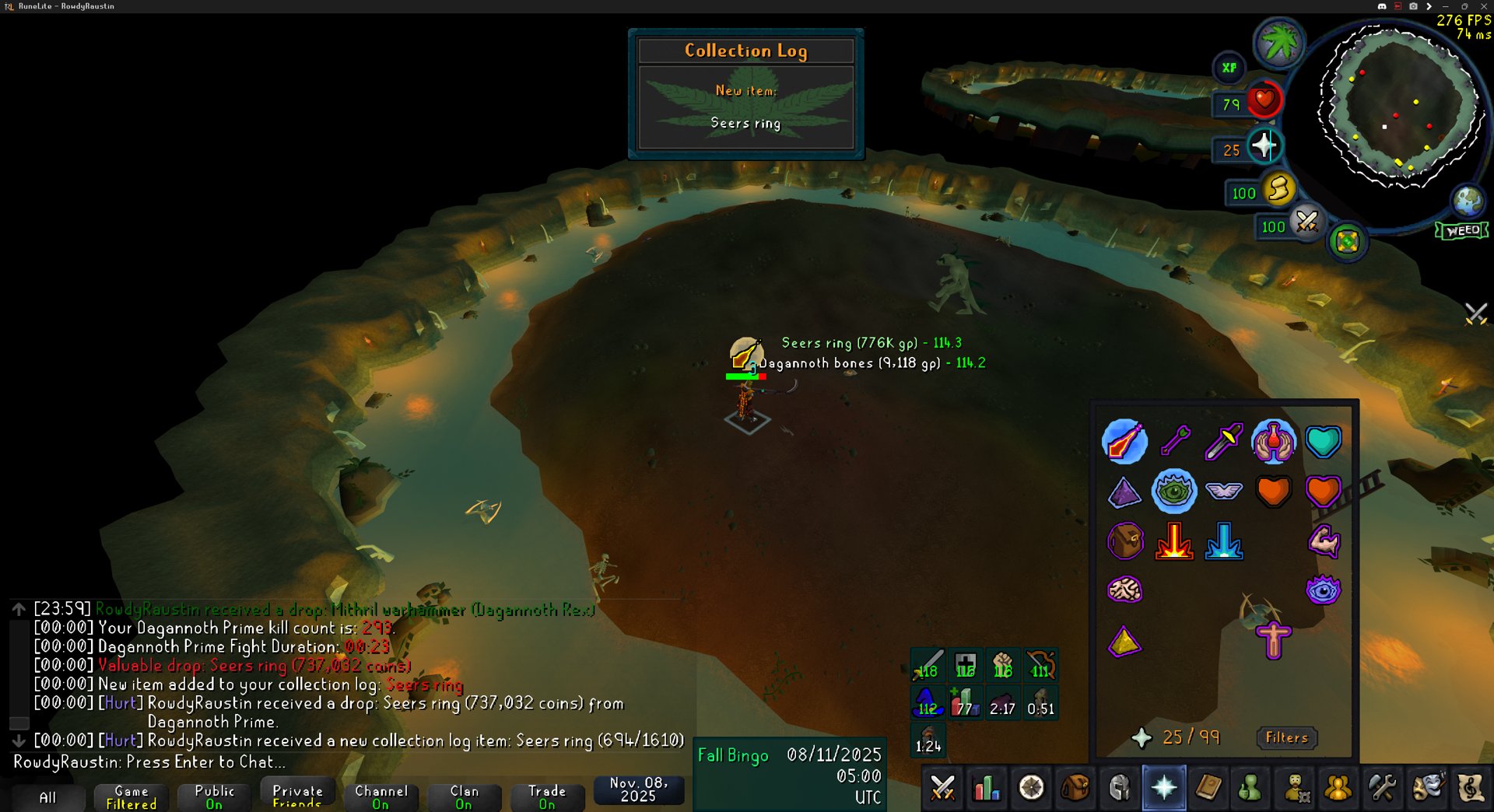The width and height of the screenshot is (1494, 812).
Task: Activate the brain prayer icon
Action: [x=1124, y=590]
